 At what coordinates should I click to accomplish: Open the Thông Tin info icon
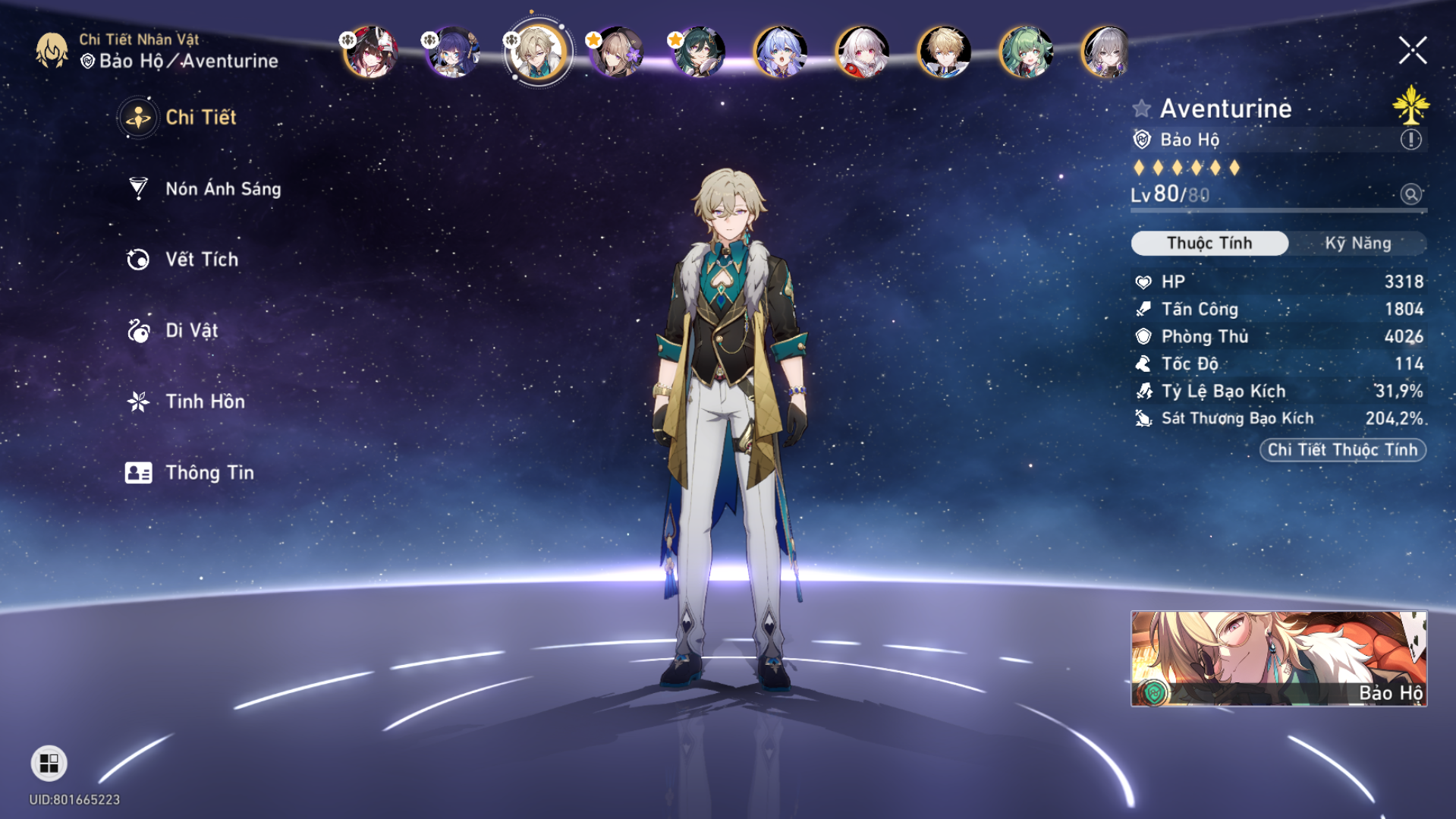(137, 472)
